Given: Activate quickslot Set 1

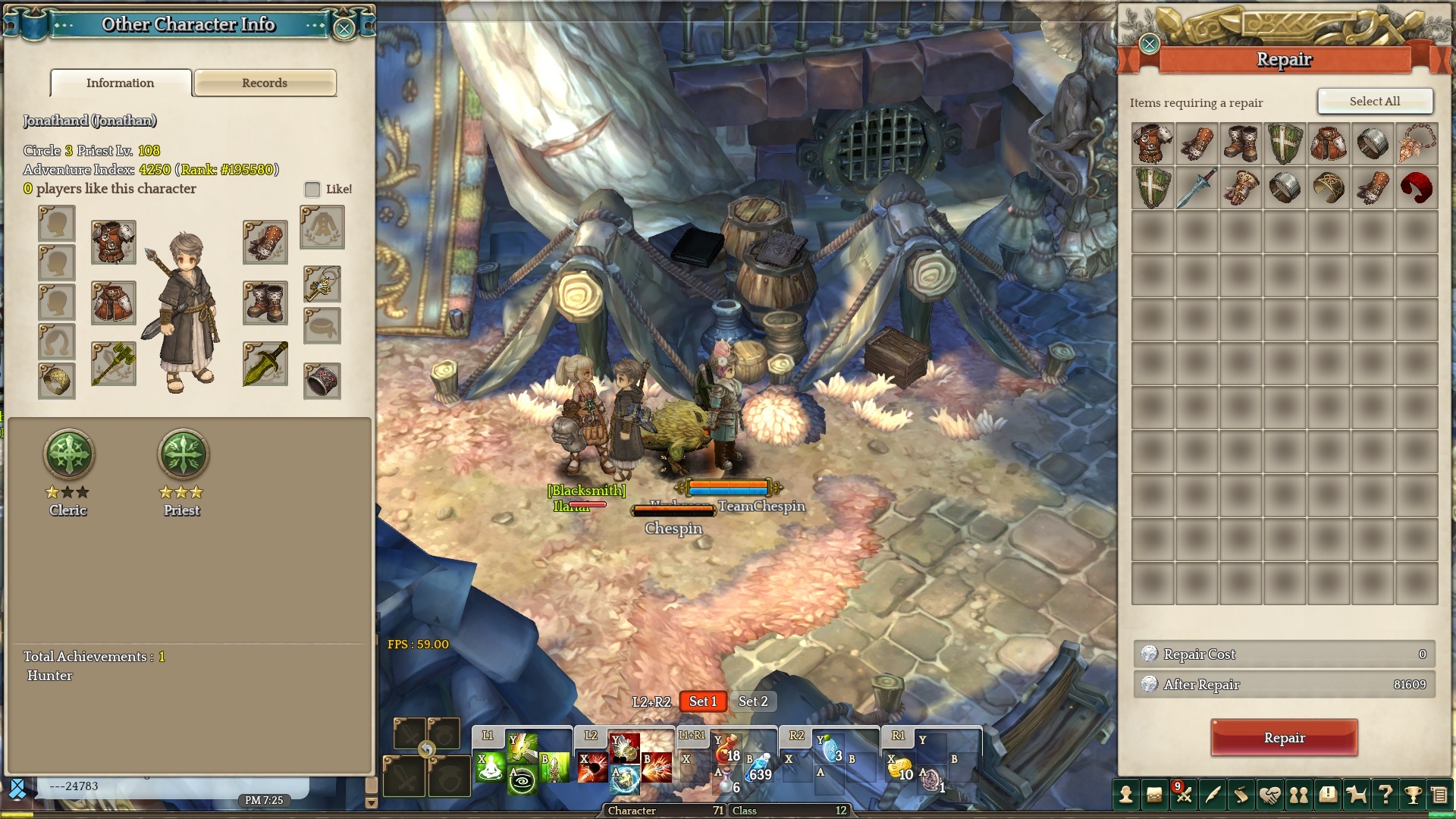Looking at the screenshot, I should 702,701.
